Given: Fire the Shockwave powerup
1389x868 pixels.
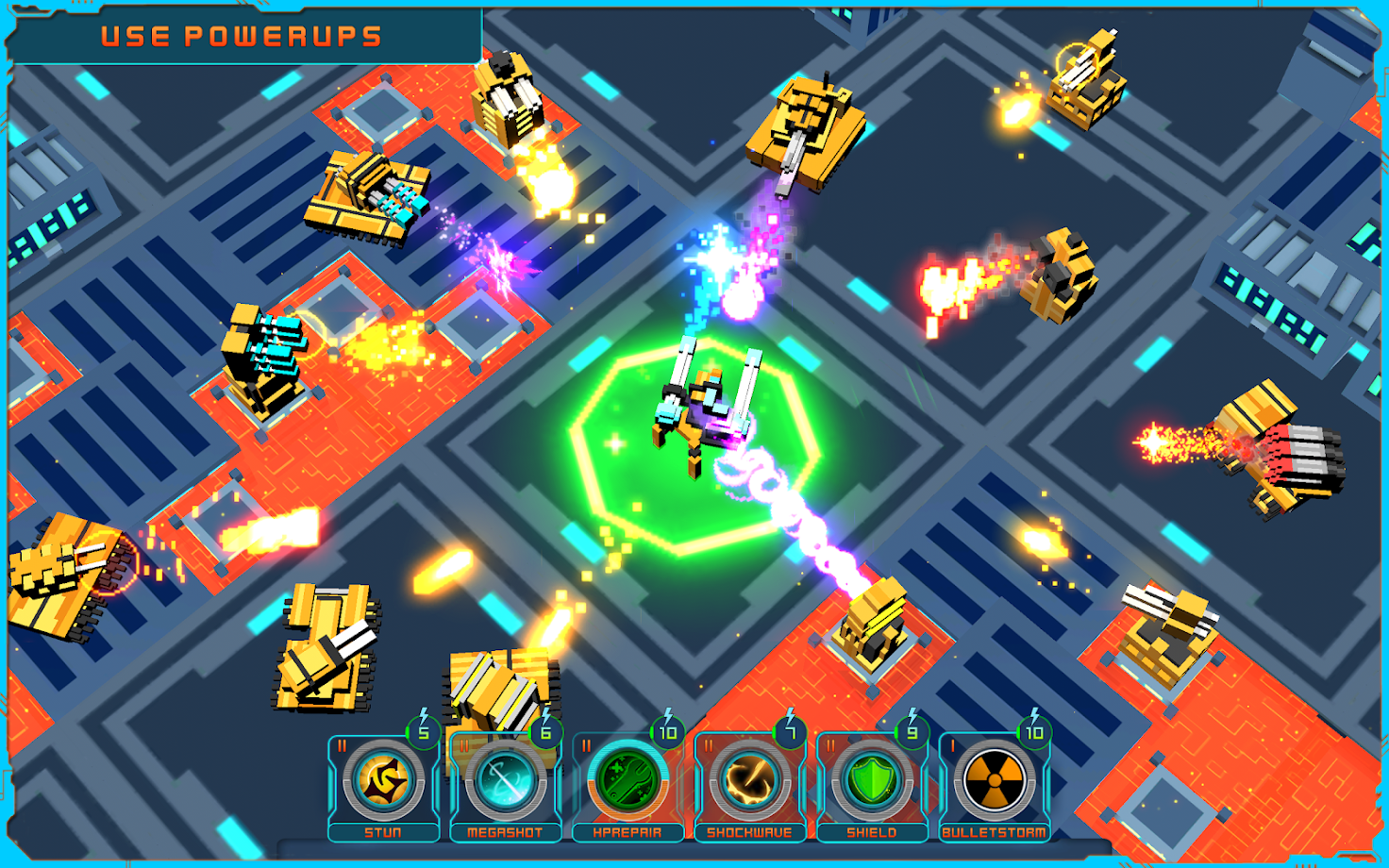Looking at the screenshot, I should [x=749, y=781].
